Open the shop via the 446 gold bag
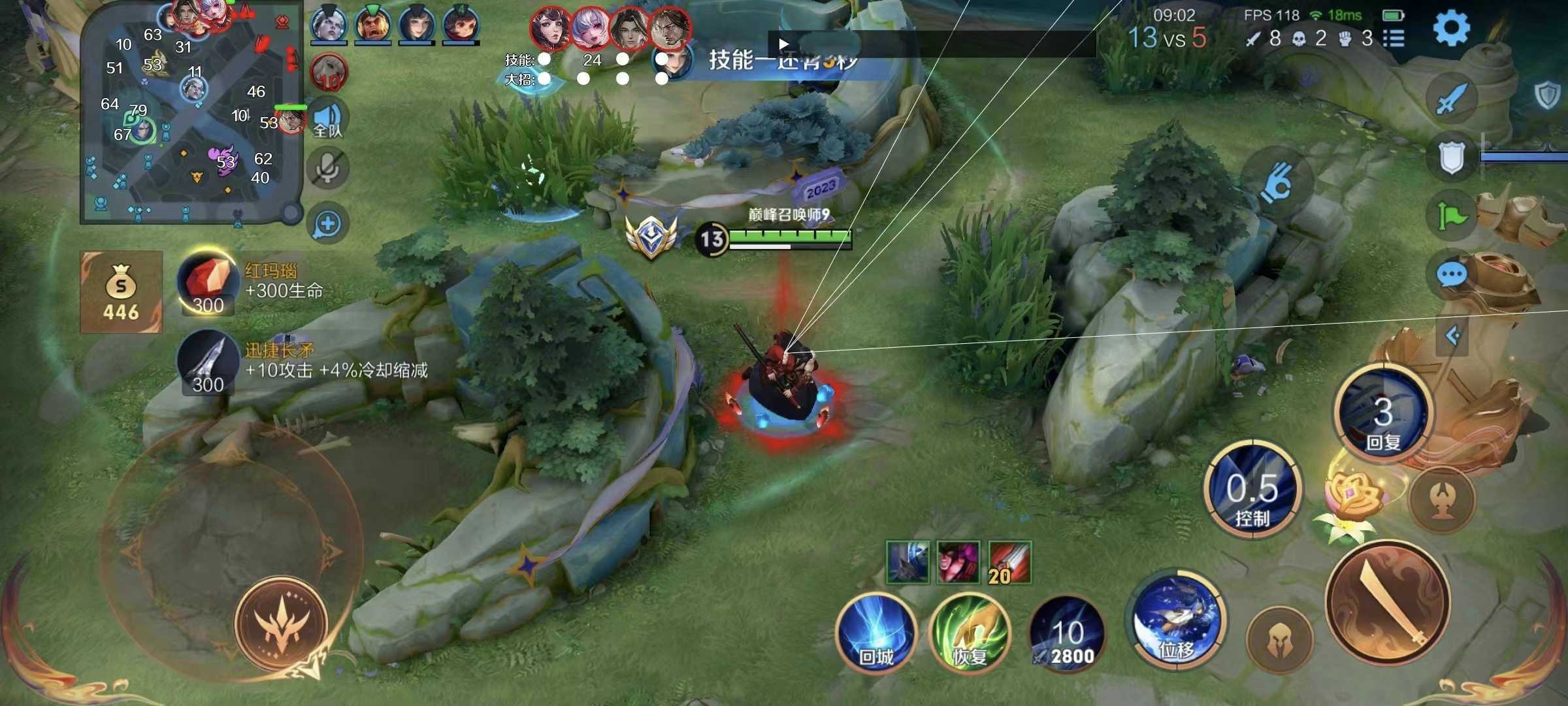Viewport: 1568px width, 706px height. (121, 291)
